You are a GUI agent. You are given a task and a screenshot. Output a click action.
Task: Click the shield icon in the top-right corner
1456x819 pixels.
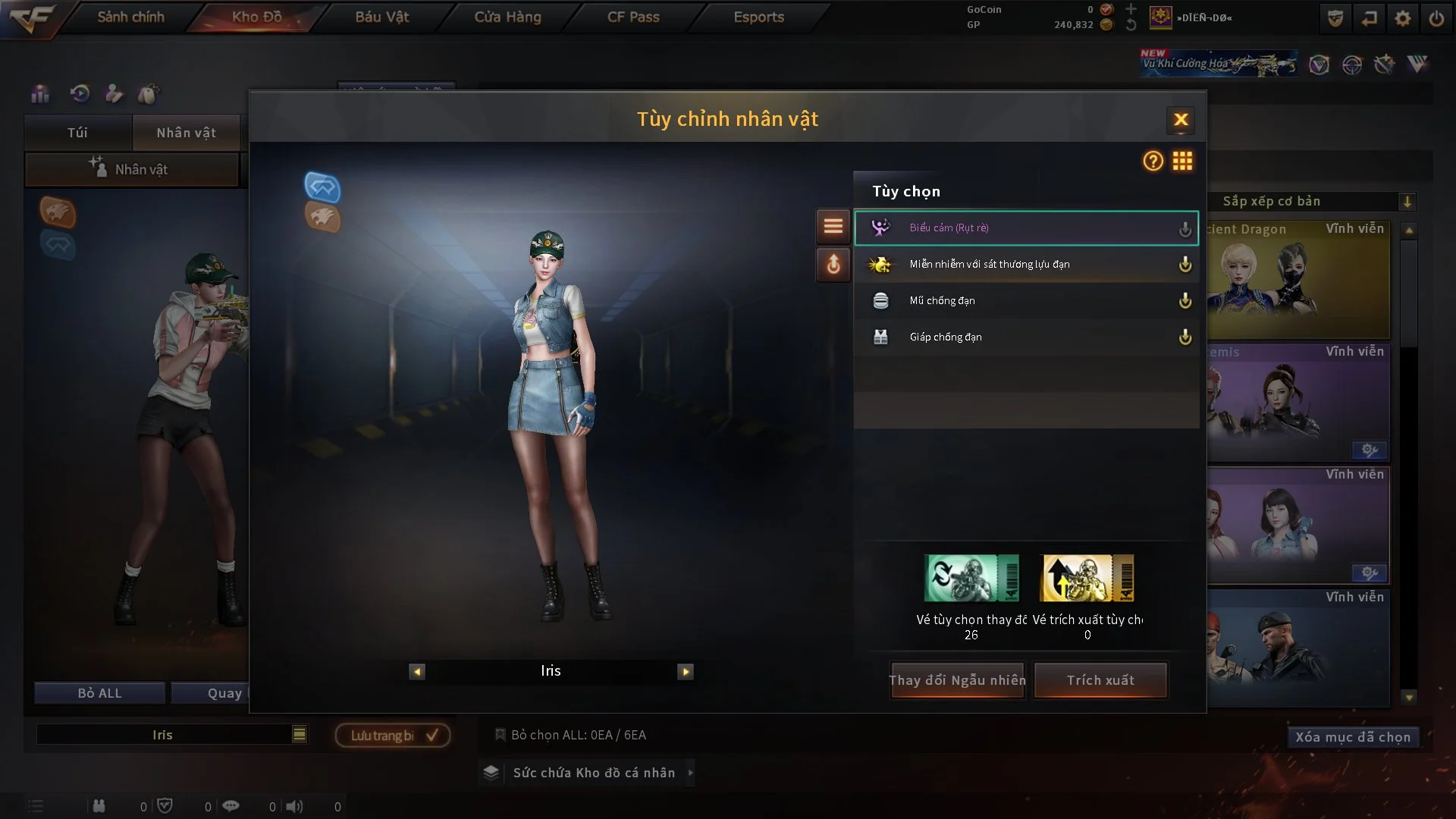click(x=1335, y=17)
